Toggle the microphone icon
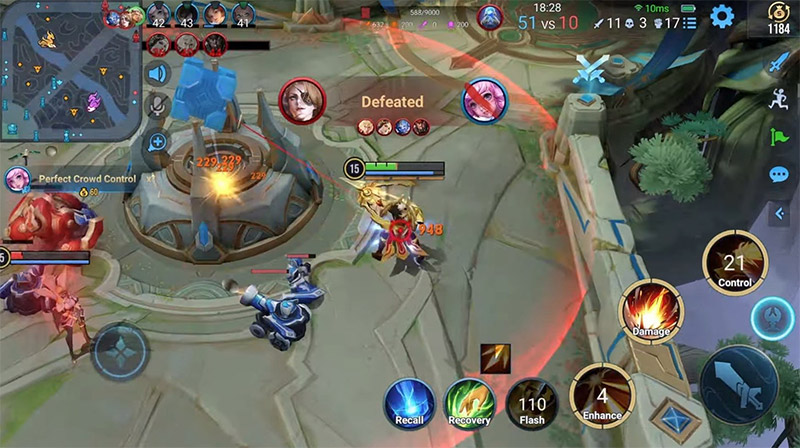 pyautogui.click(x=157, y=105)
